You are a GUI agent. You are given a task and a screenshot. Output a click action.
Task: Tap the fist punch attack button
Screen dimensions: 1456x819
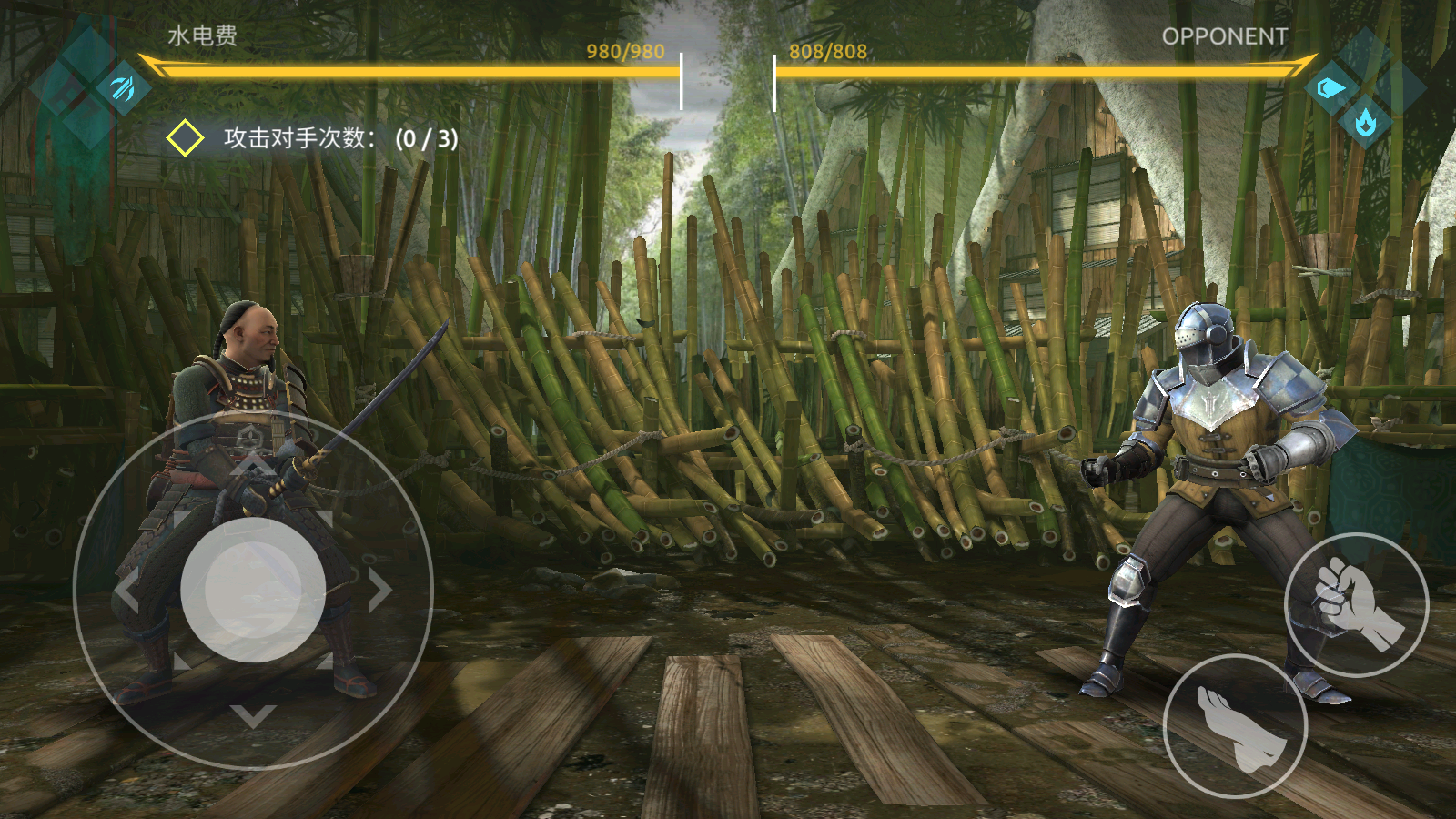pyautogui.click(x=1356, y=605)
